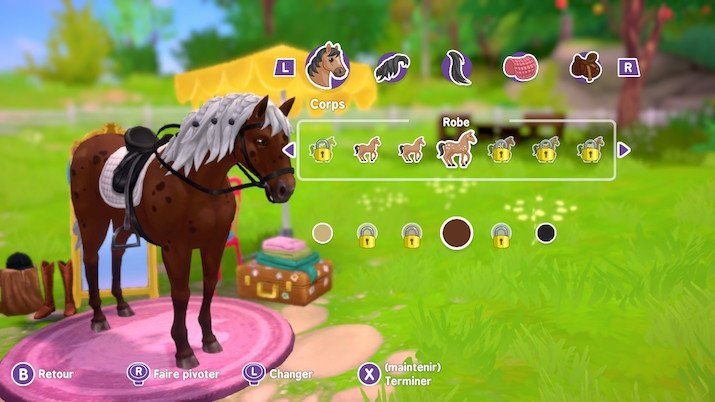Switch to the mane customization tab
Image resolution: width=715 pixels, height=402 pixels.
coord(391,67)
